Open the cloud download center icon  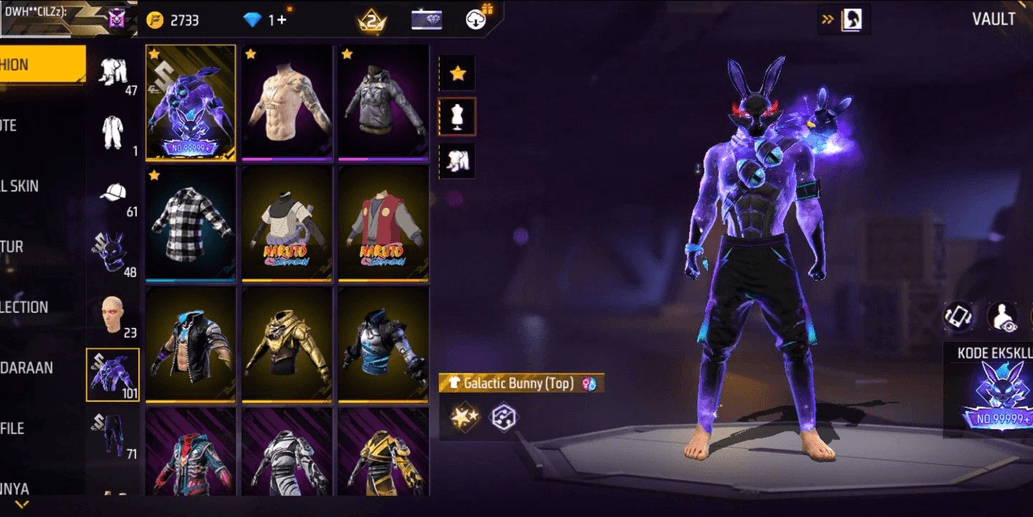(x=479, y=18)
